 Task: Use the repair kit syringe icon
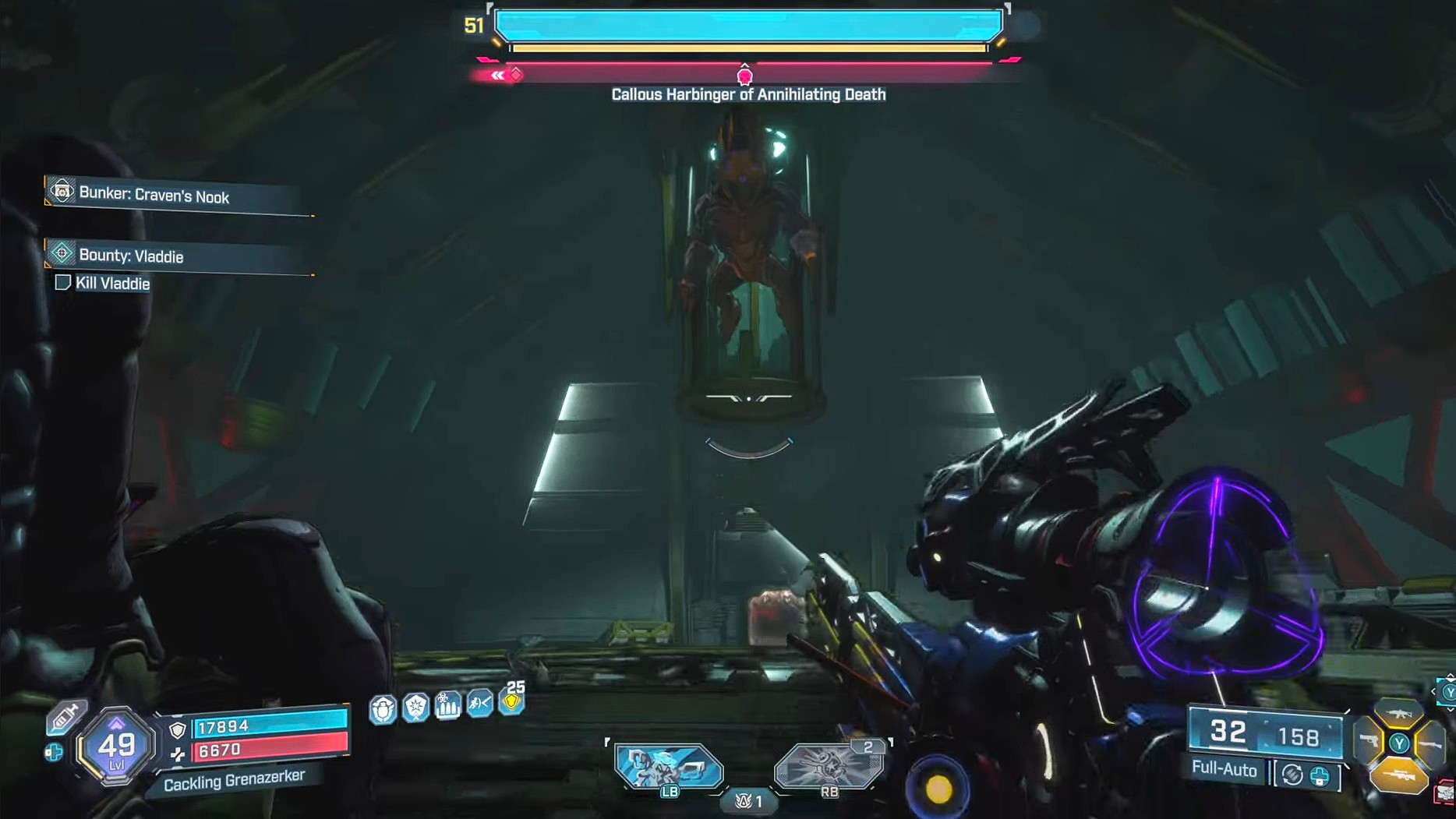click(x=65, y=717)
